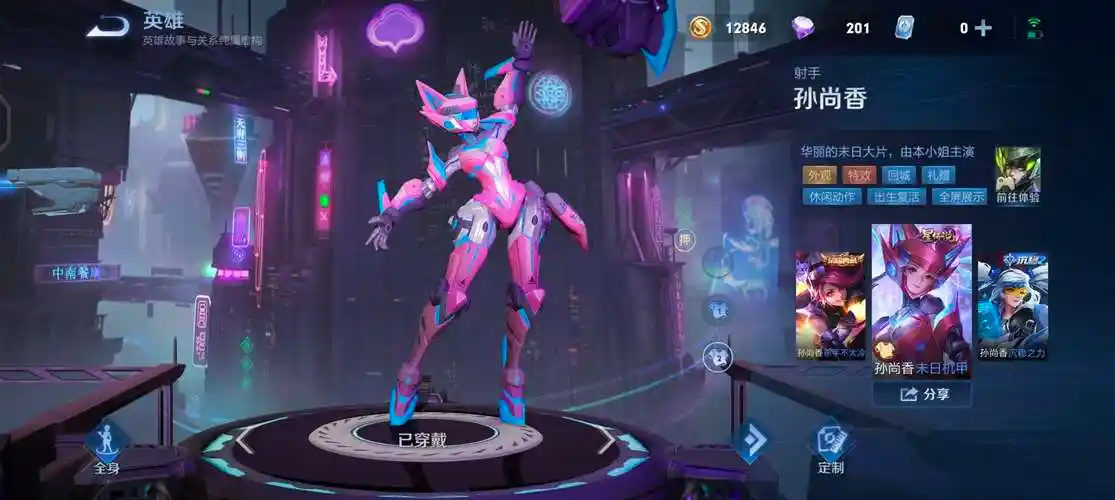Pick the Sun Shangxiang skin card left of 末日机甲
The height and width of the screenshot is (500, 1115).
pos(831,305)
